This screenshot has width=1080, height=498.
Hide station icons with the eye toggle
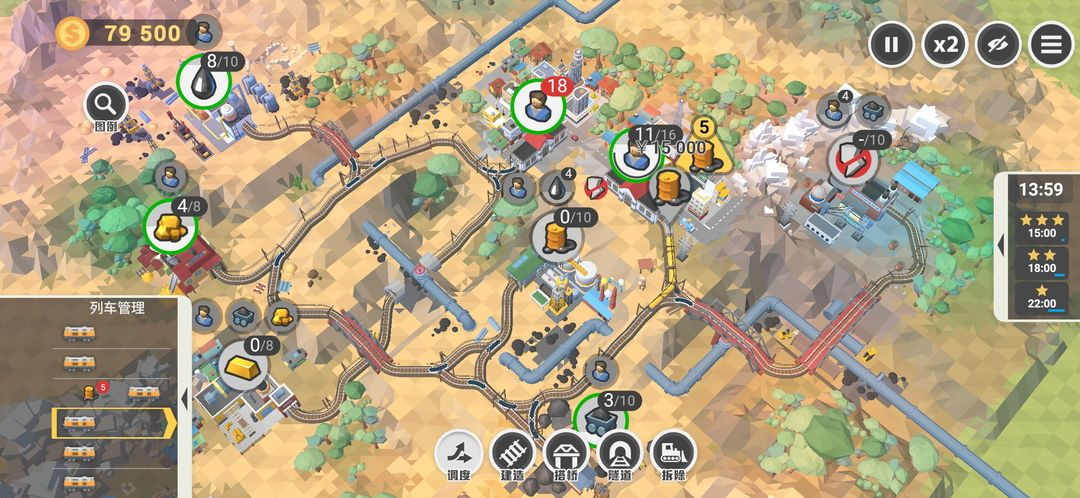coord(998,44)
